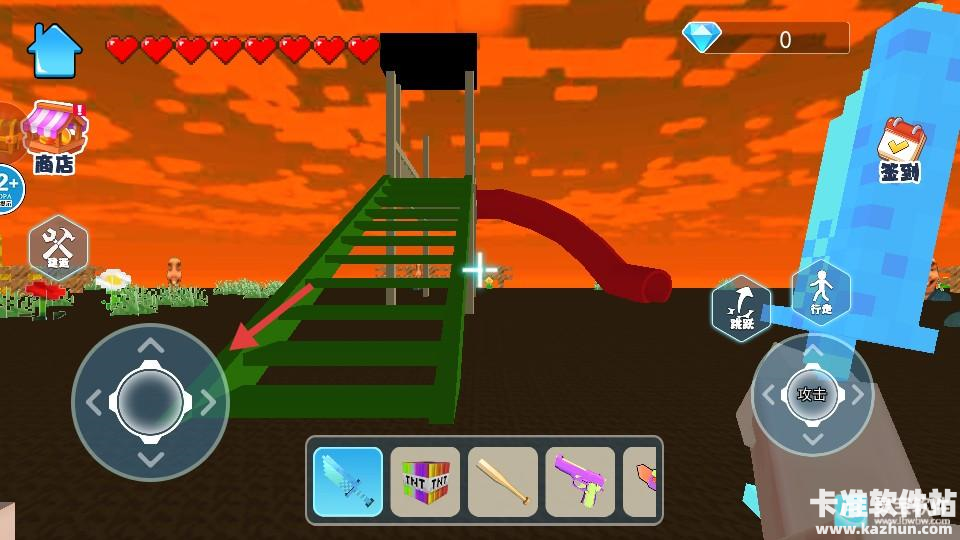Click the movement joystick's left arrow

coord(93,402)
